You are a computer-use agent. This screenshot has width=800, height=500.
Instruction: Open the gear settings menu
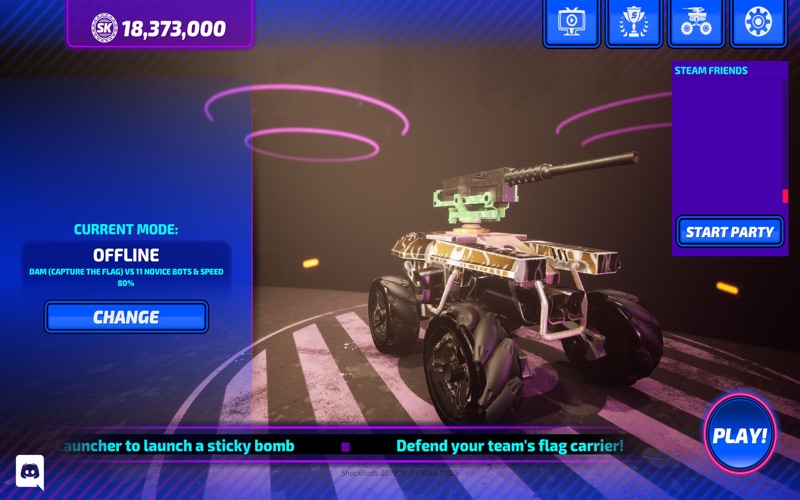coord(758,22)
